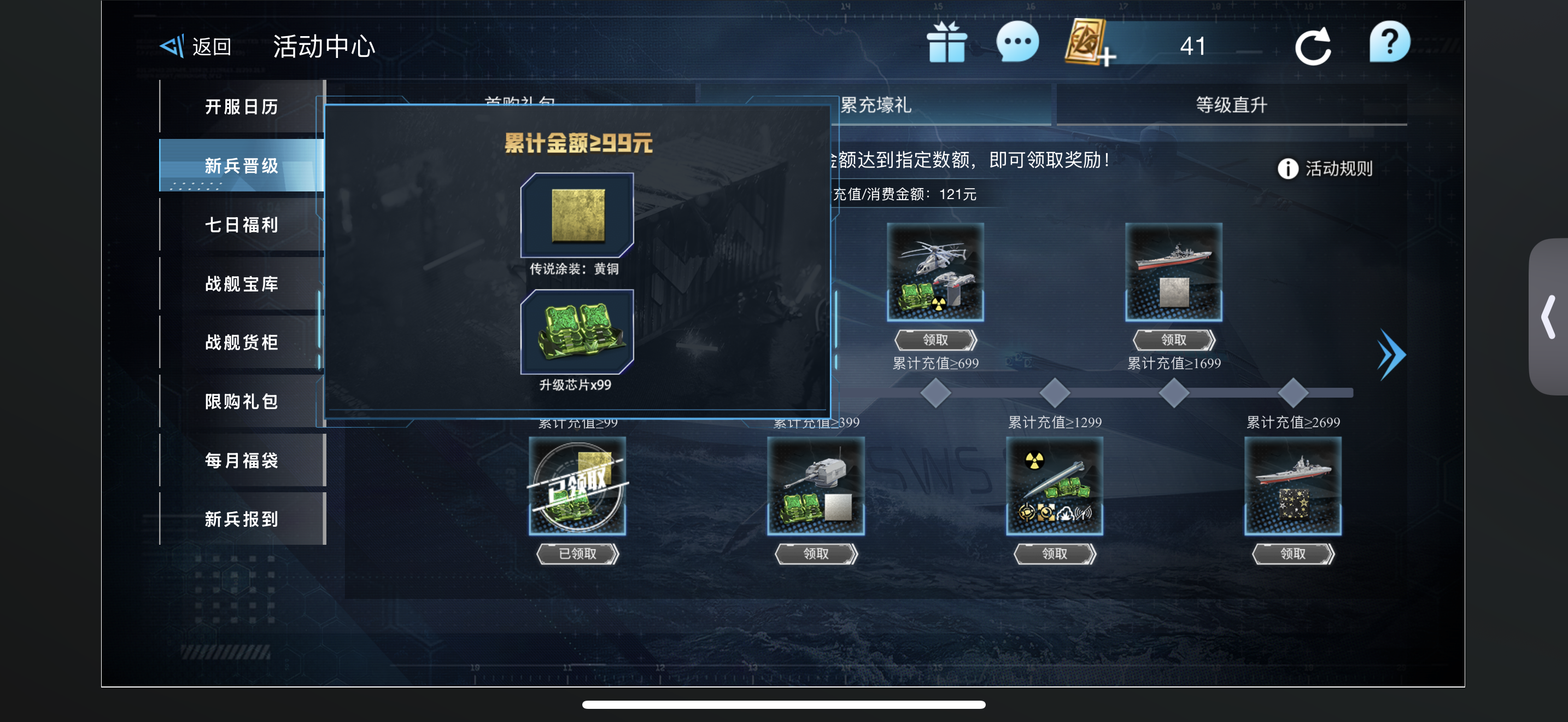1568x722 pixels.
Task: Click the 已领取 claimed button
Action: click(577, 554)
